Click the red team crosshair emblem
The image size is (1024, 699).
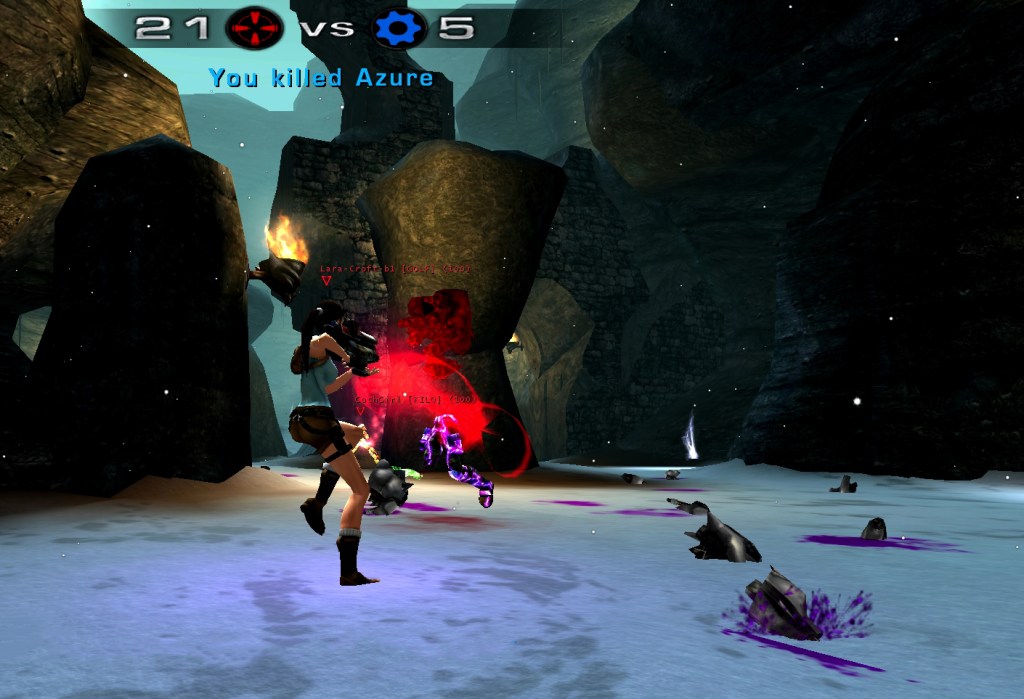(x=255, y=28)
